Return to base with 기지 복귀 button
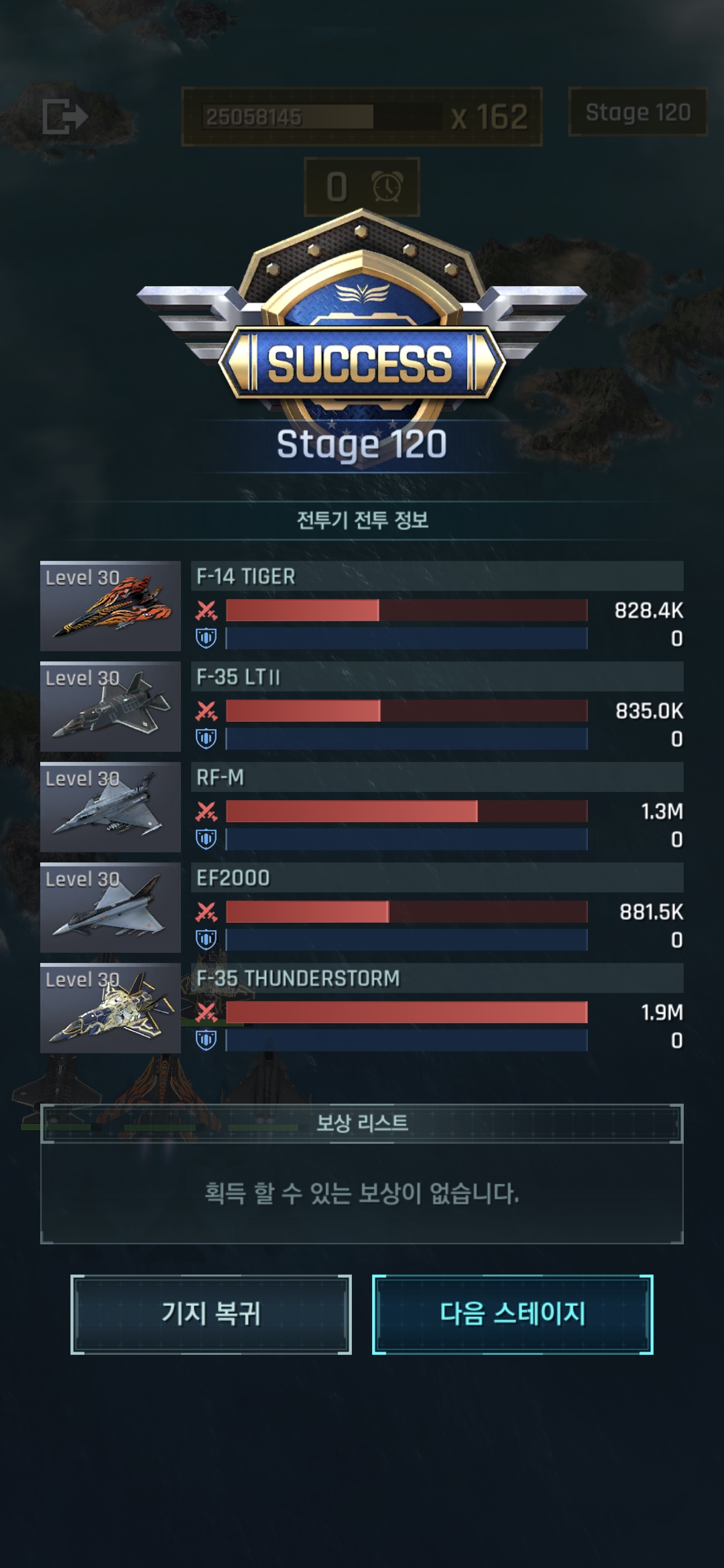The height and width of the screenshot is (1568, 724). point(211,1314)
